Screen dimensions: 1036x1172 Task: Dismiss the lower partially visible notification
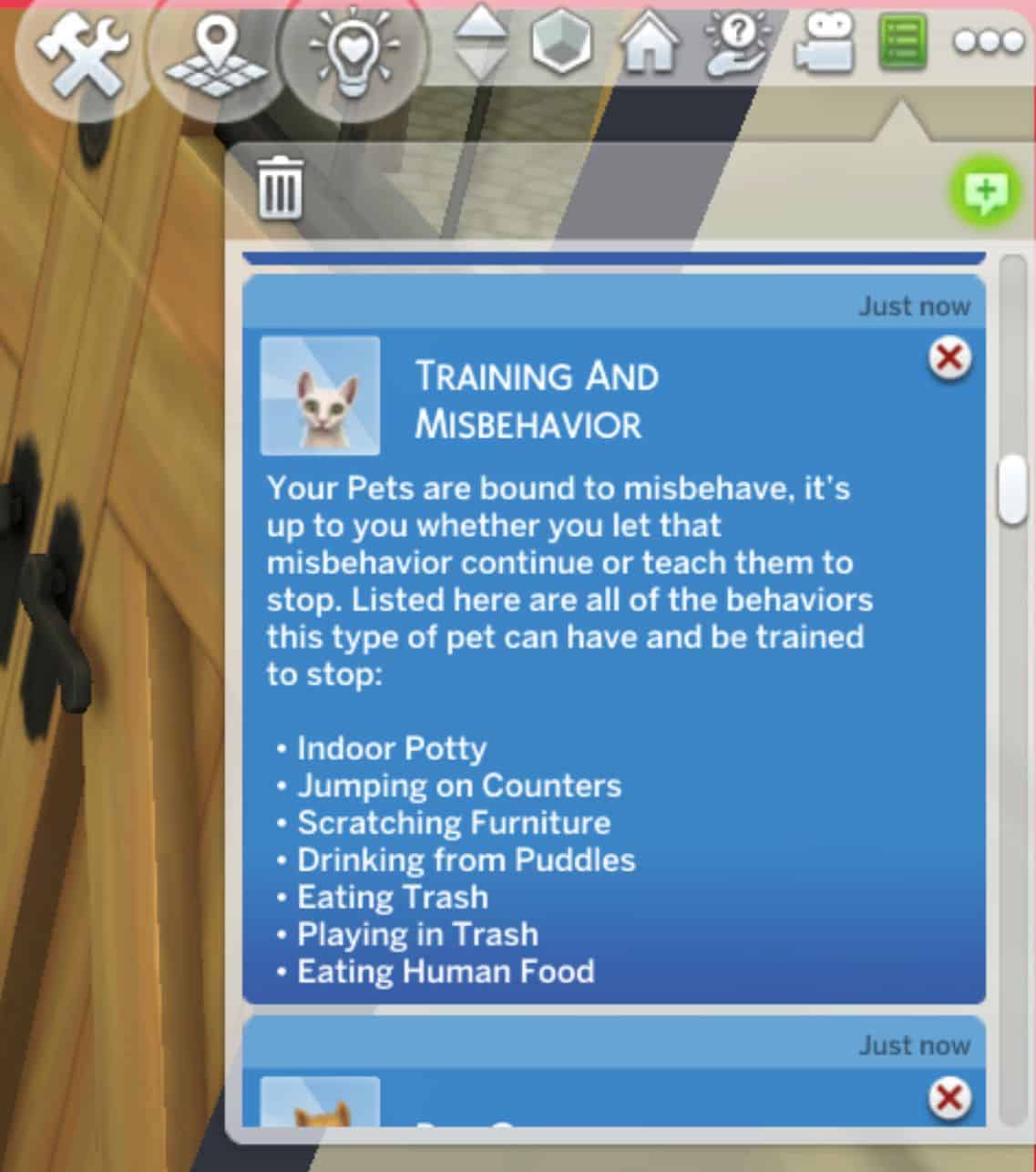[949, 1099]
